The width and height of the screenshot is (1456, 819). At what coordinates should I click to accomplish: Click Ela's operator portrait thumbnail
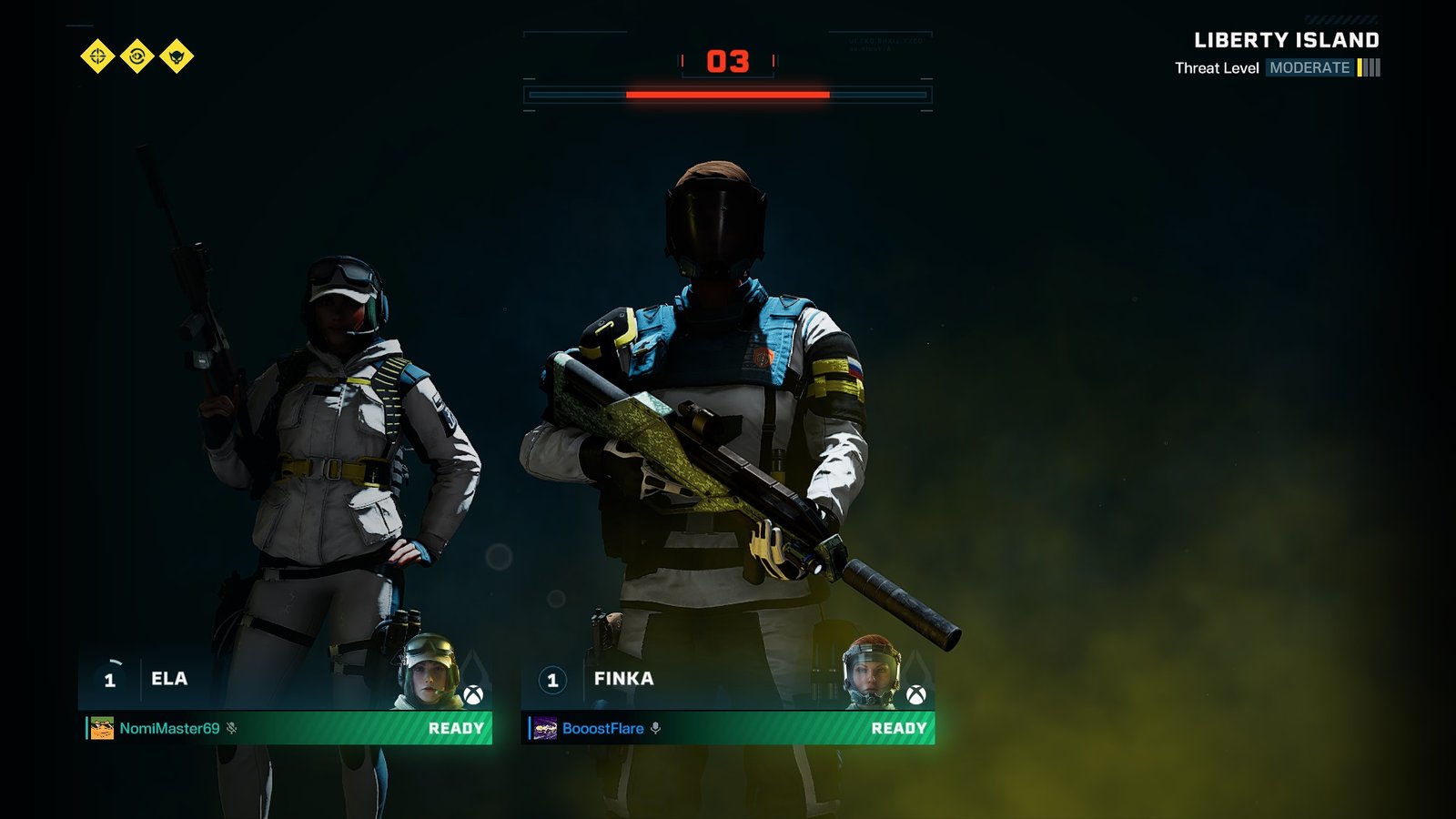click(x=430, y=672)
